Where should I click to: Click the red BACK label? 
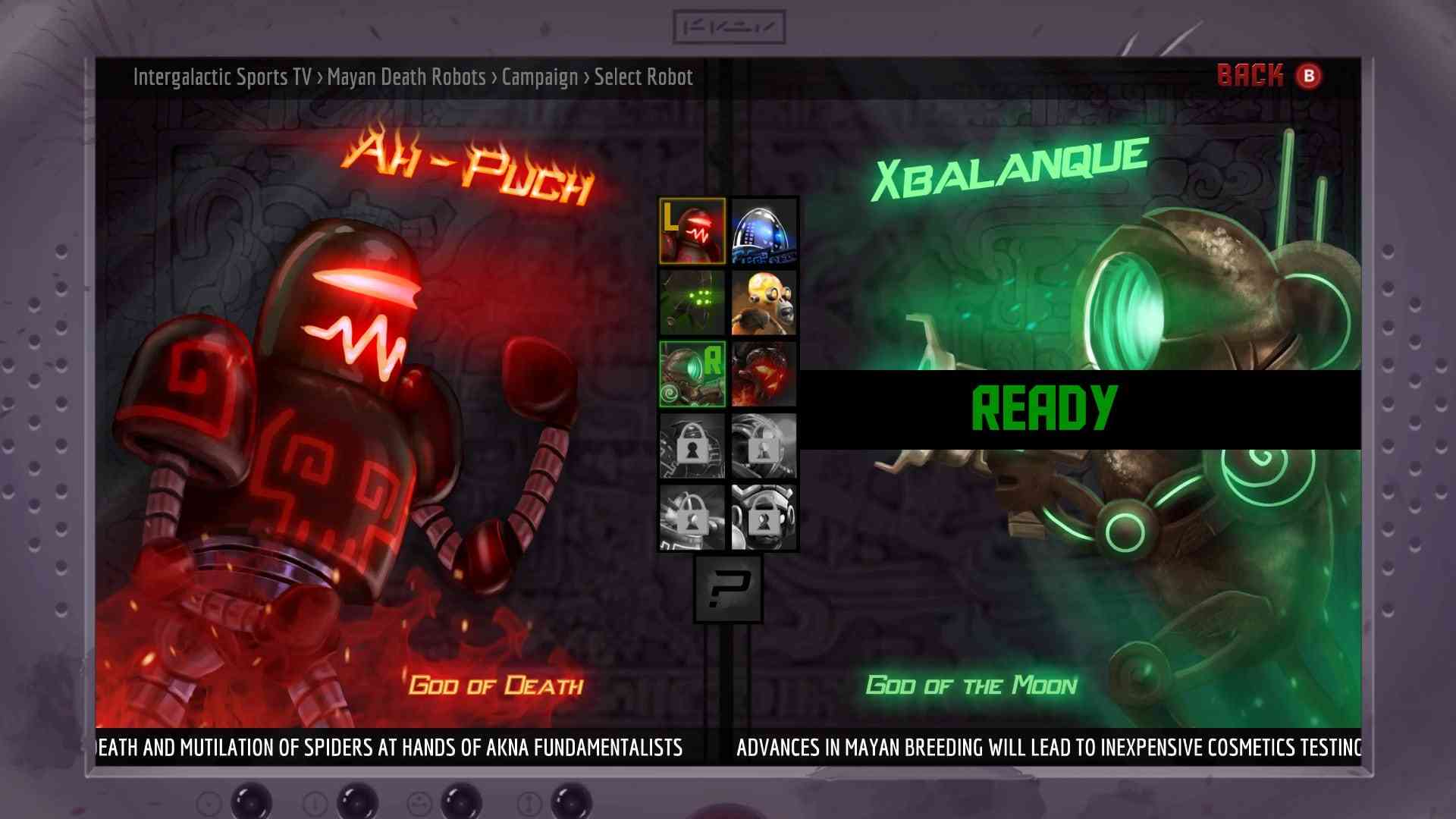pos(1250,76)
